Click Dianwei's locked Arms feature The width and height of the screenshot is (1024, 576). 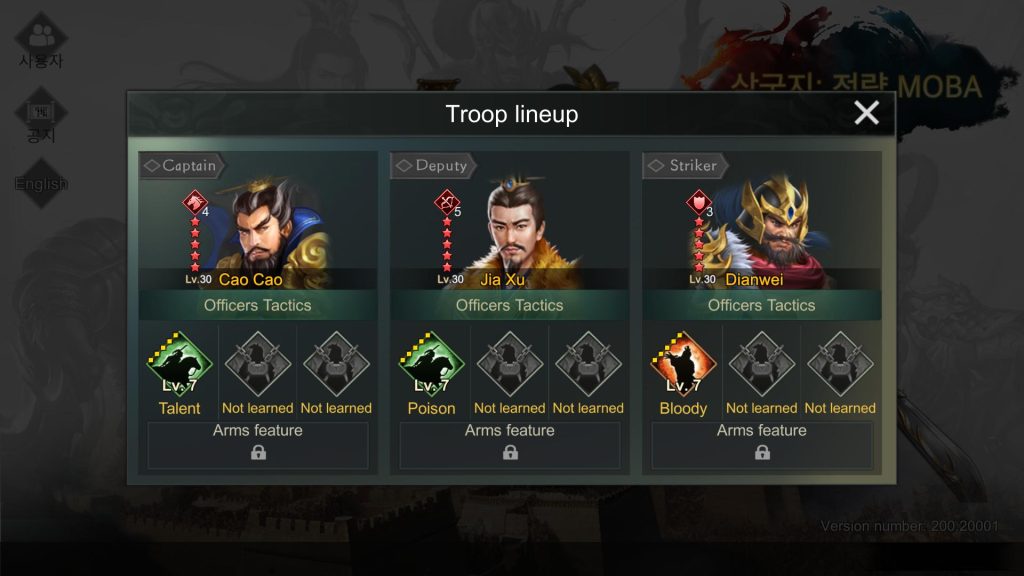[762, 445]
